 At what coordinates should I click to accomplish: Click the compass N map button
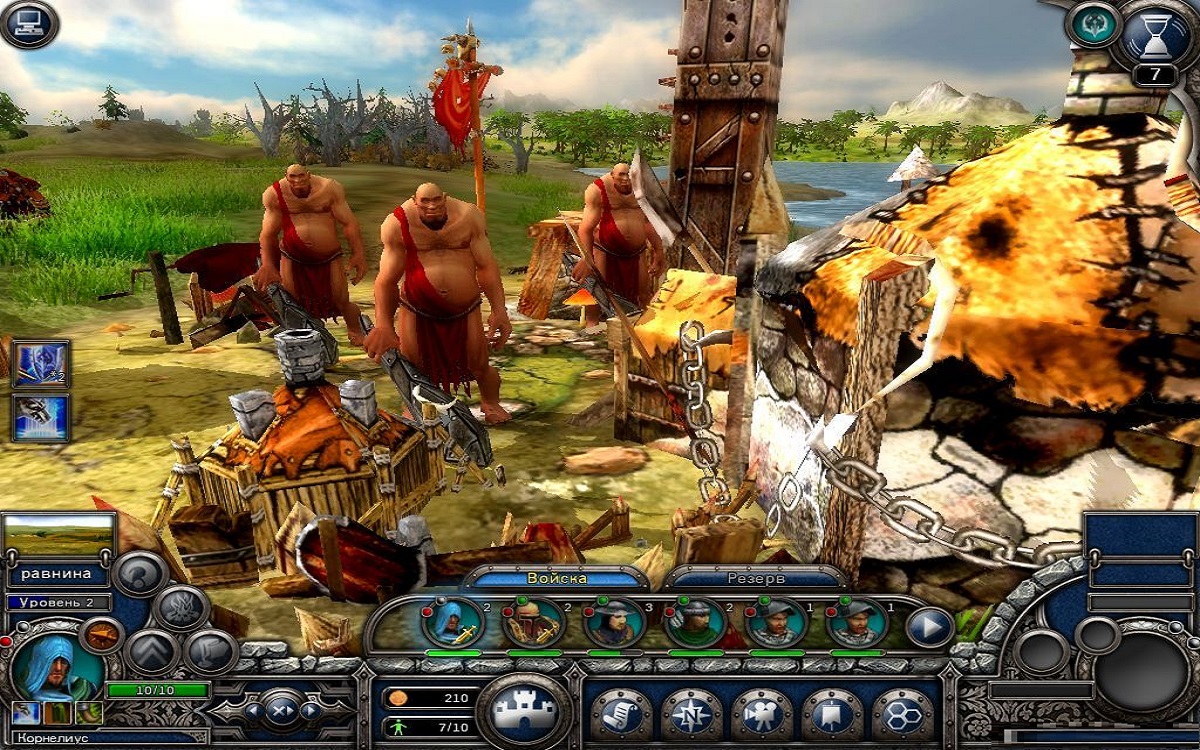[x=691, y=712]
